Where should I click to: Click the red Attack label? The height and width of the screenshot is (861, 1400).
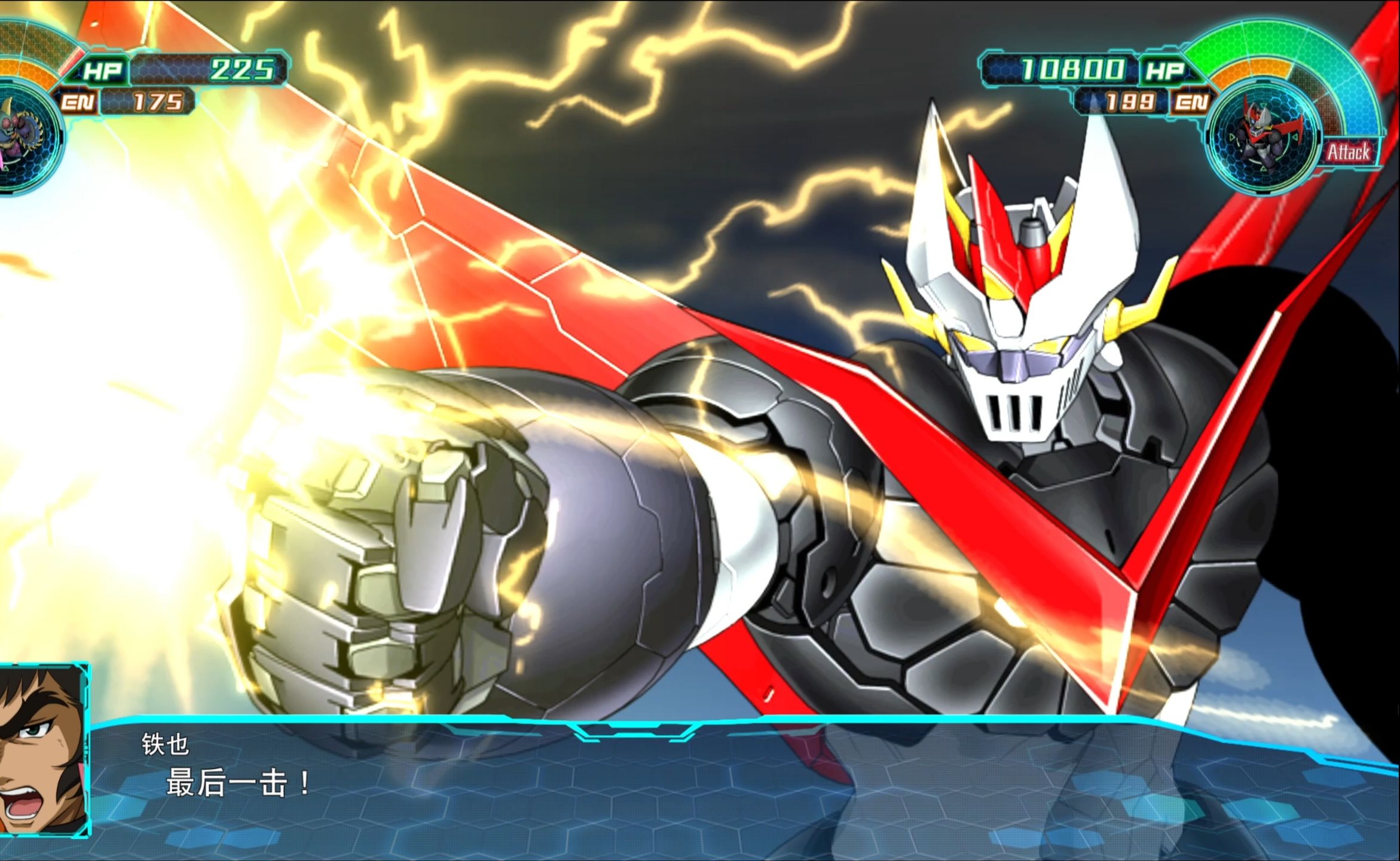click(1349, 152)
